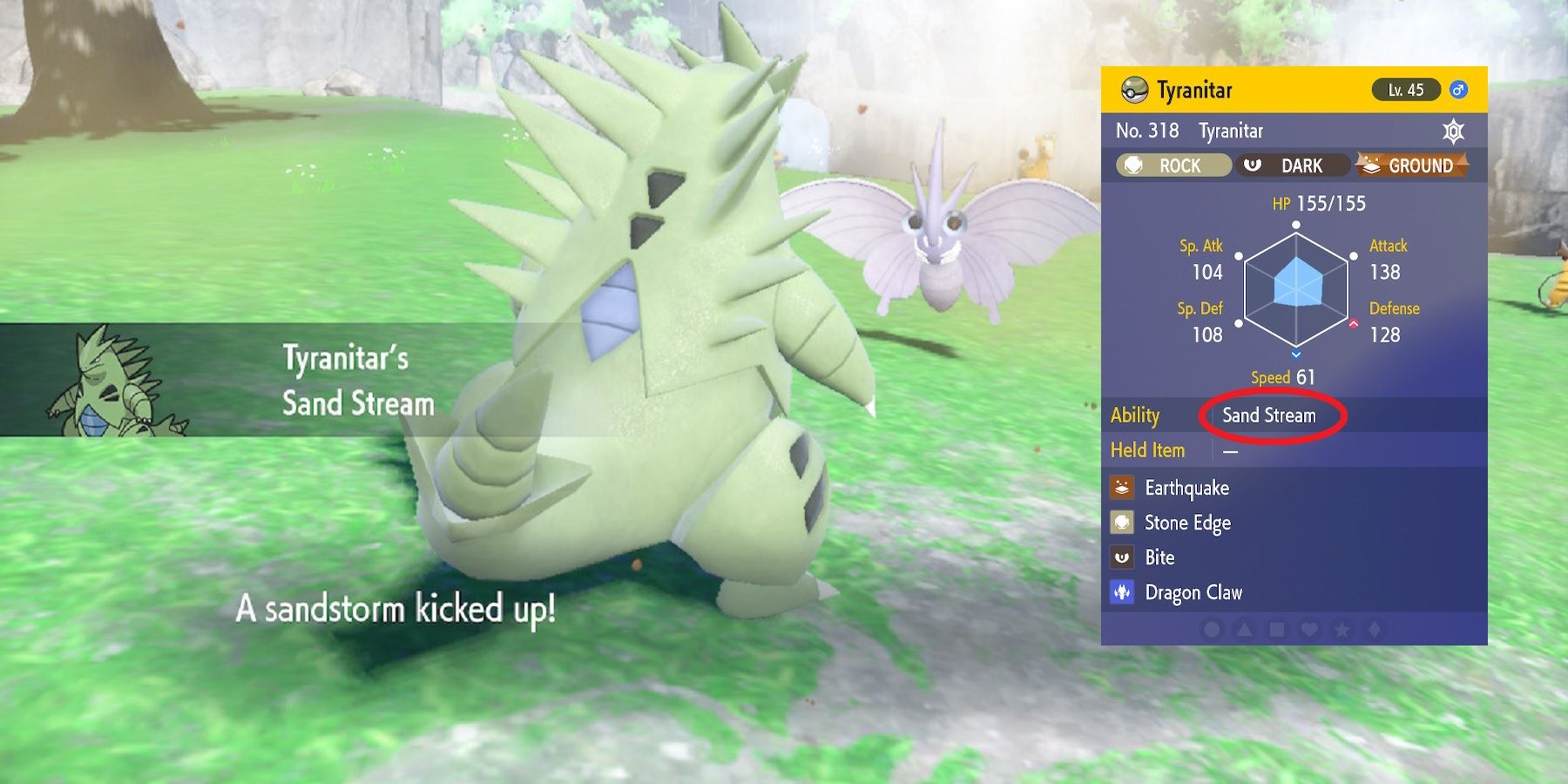Toggle the circle mark in the markings row
Viewport: 1568px width, 784px height.
click(x=1211, y=631)
